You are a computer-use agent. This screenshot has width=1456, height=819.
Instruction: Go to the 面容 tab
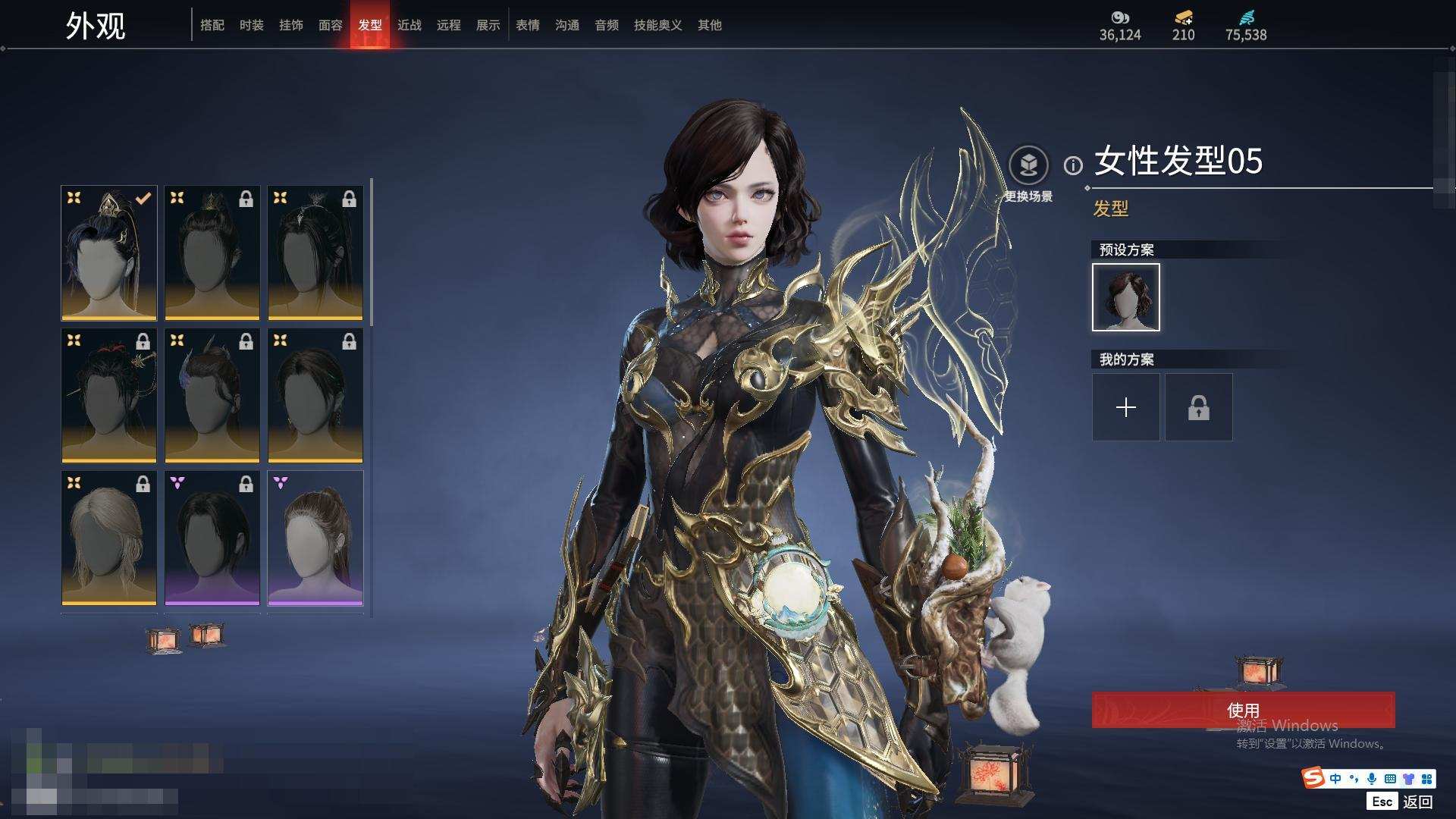point(331,25)
